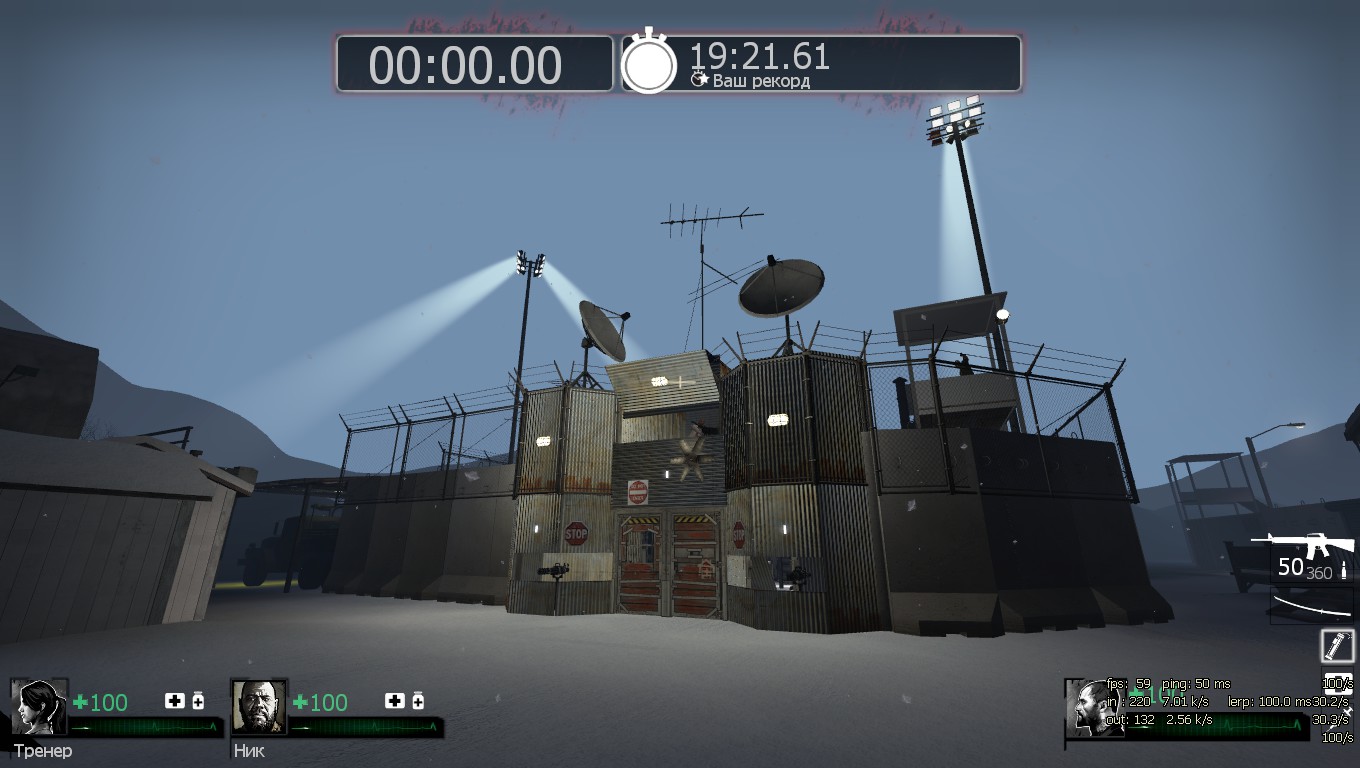Click Ник's teammate portrait
Image resolution: width=1360 pixels, height=768 pixels.
pyautogui.click(x=259, y=708)
